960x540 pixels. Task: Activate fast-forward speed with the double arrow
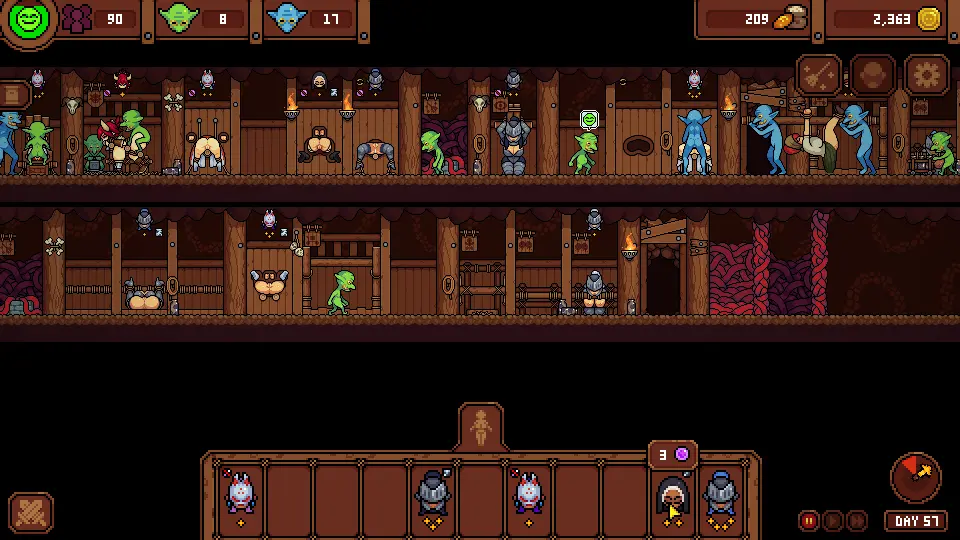tap(857, 520)
